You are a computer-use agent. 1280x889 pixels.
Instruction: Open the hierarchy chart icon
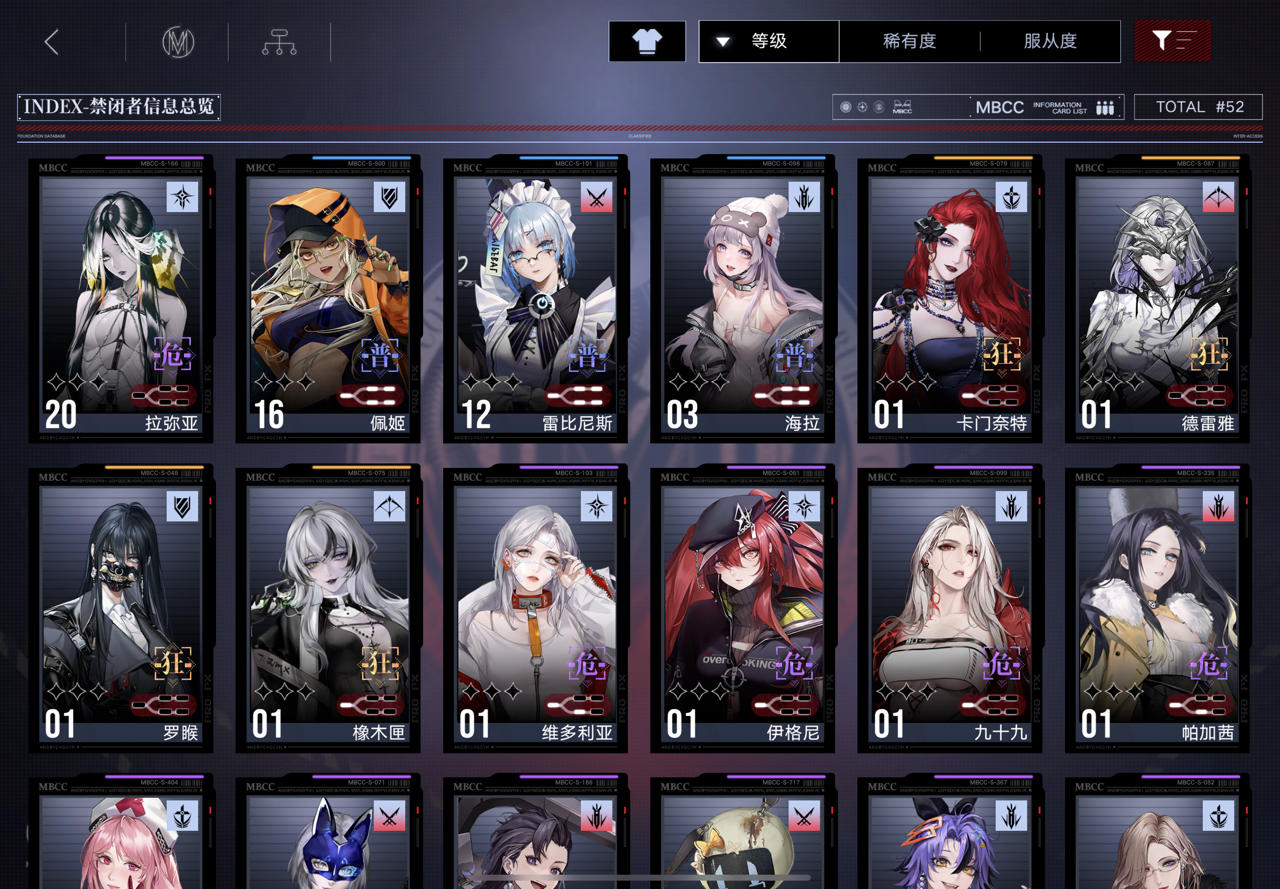278,43
